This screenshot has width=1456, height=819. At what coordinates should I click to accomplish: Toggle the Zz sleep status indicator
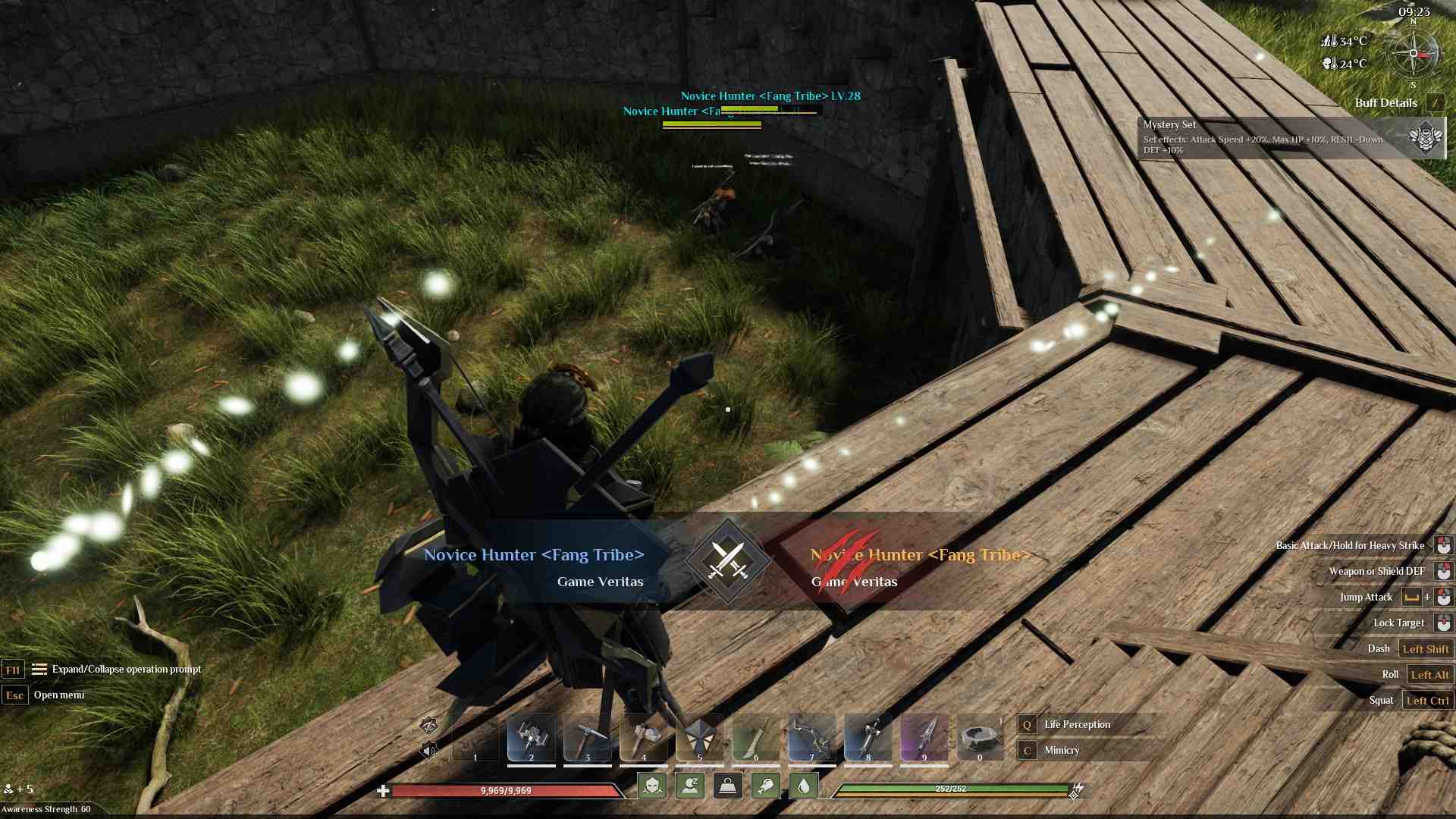point(689,787)
